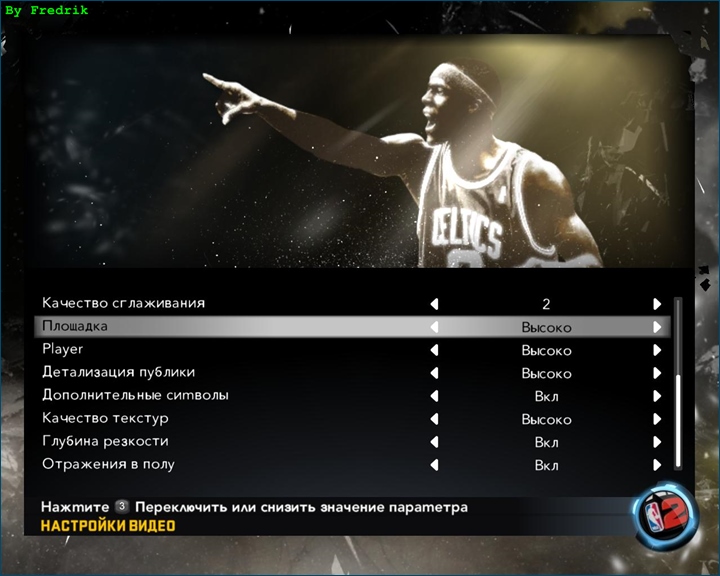Choose the Отражения в полу setting
This screenshot has width=720, height=576.
[x=108, y=464]
